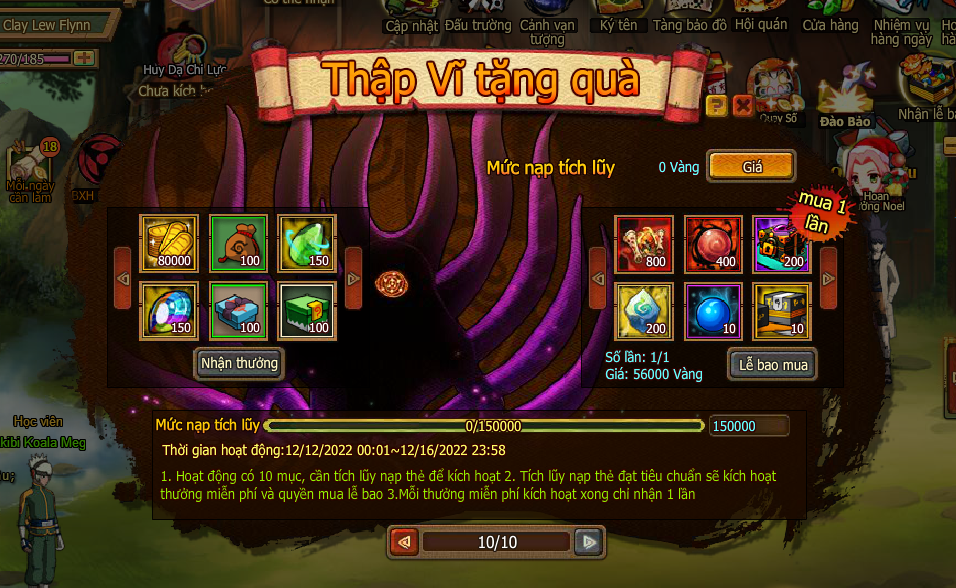This screenshot has height=588, width=956.
Task: Select the teal gift box reward slot
Action: [238, 311]
